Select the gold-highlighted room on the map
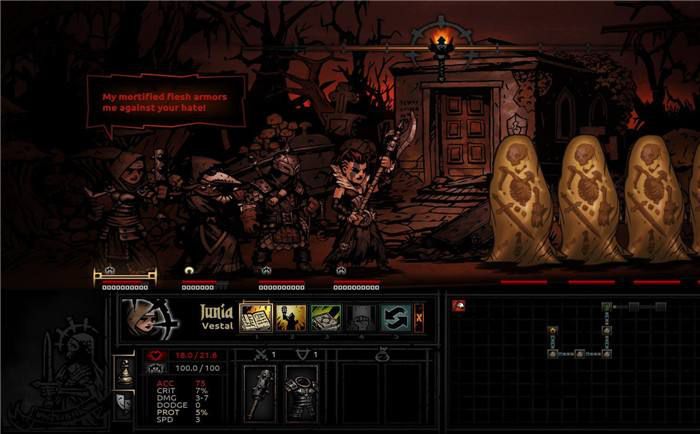This screenshot has width=700, height=434. pyautogui.click(x=551, y=327)
